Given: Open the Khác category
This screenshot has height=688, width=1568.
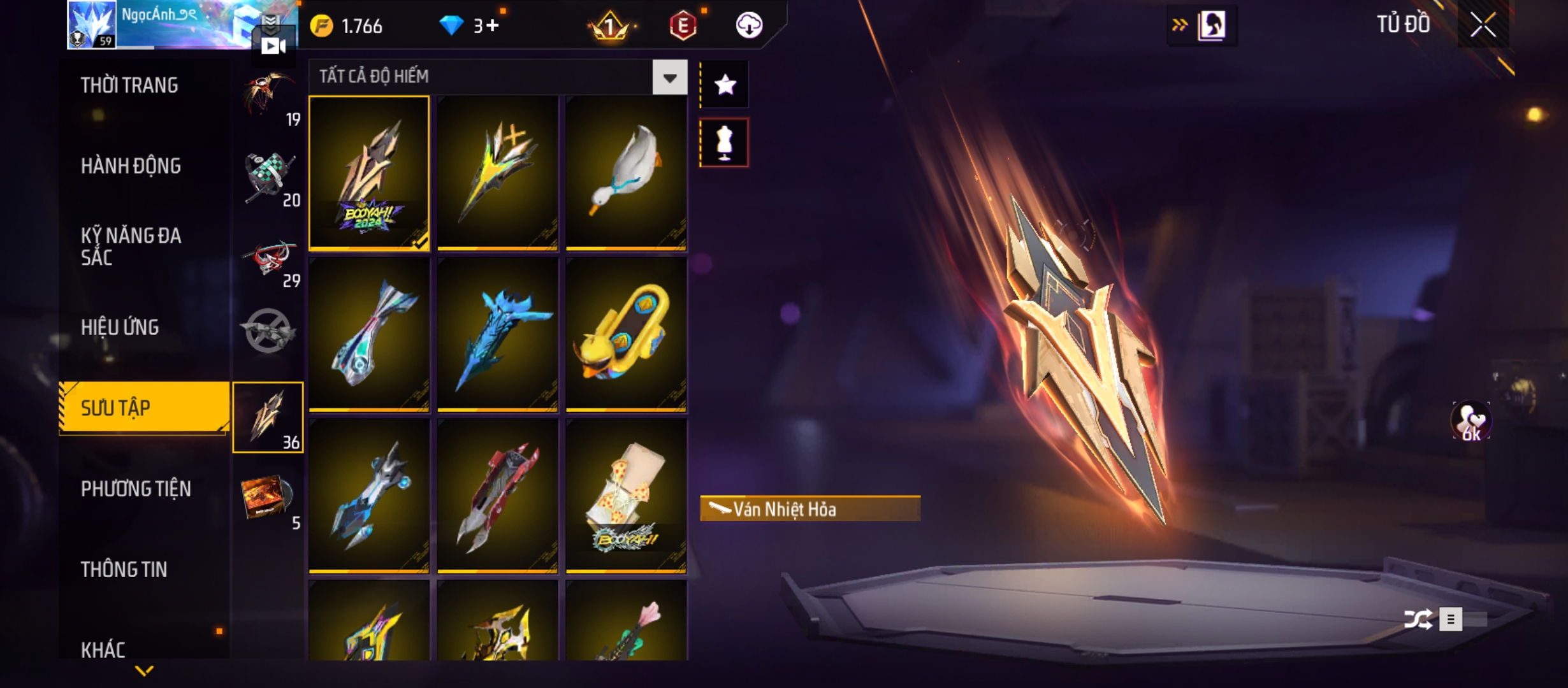Looking at the screenshot, I should tap(103, 649).
